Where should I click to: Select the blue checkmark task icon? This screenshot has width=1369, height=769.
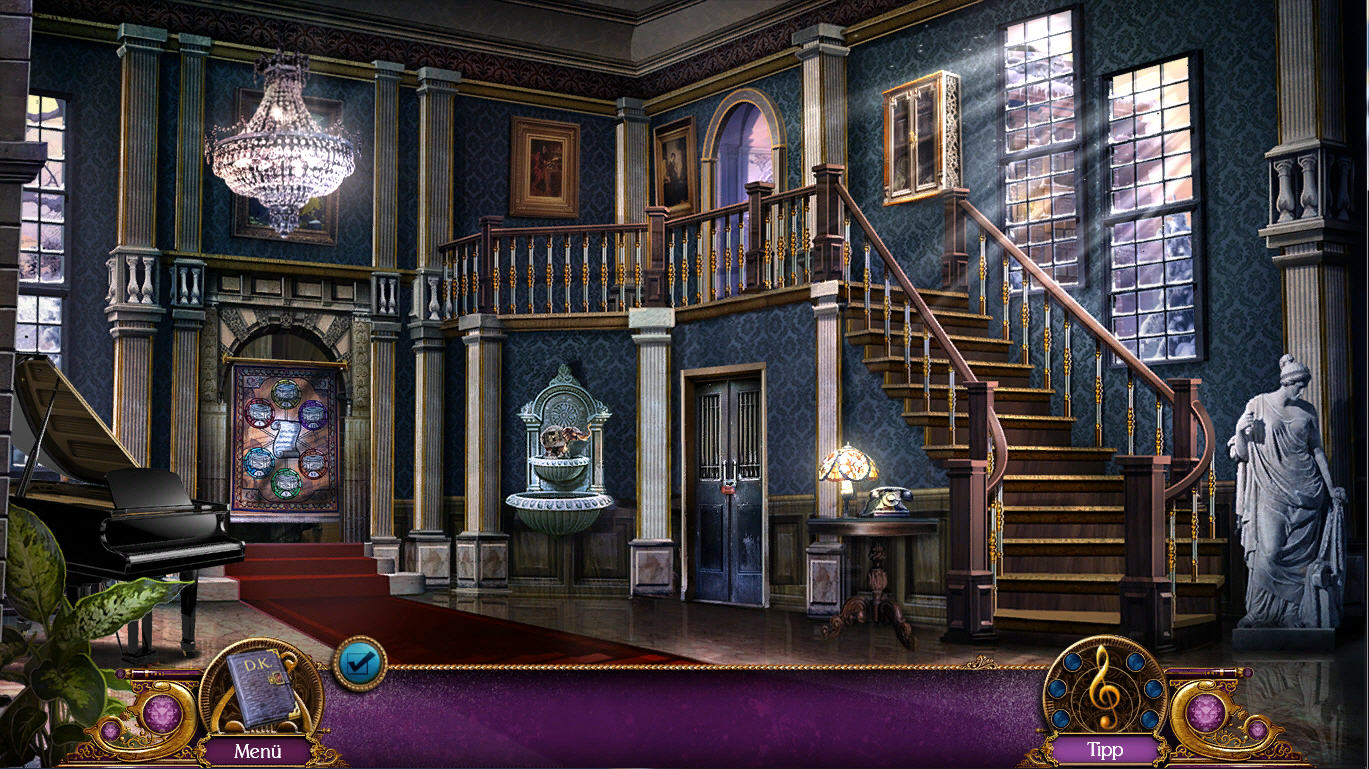point(359,663)
